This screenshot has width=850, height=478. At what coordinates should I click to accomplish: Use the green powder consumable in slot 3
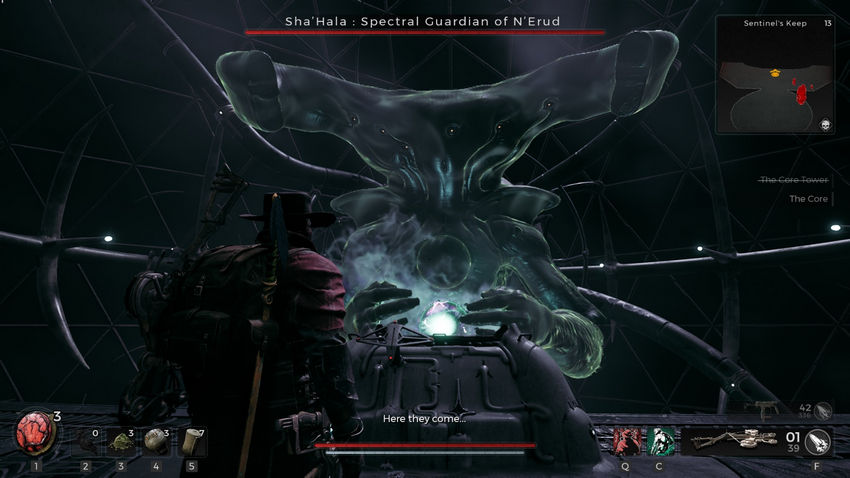pos(121,441)
